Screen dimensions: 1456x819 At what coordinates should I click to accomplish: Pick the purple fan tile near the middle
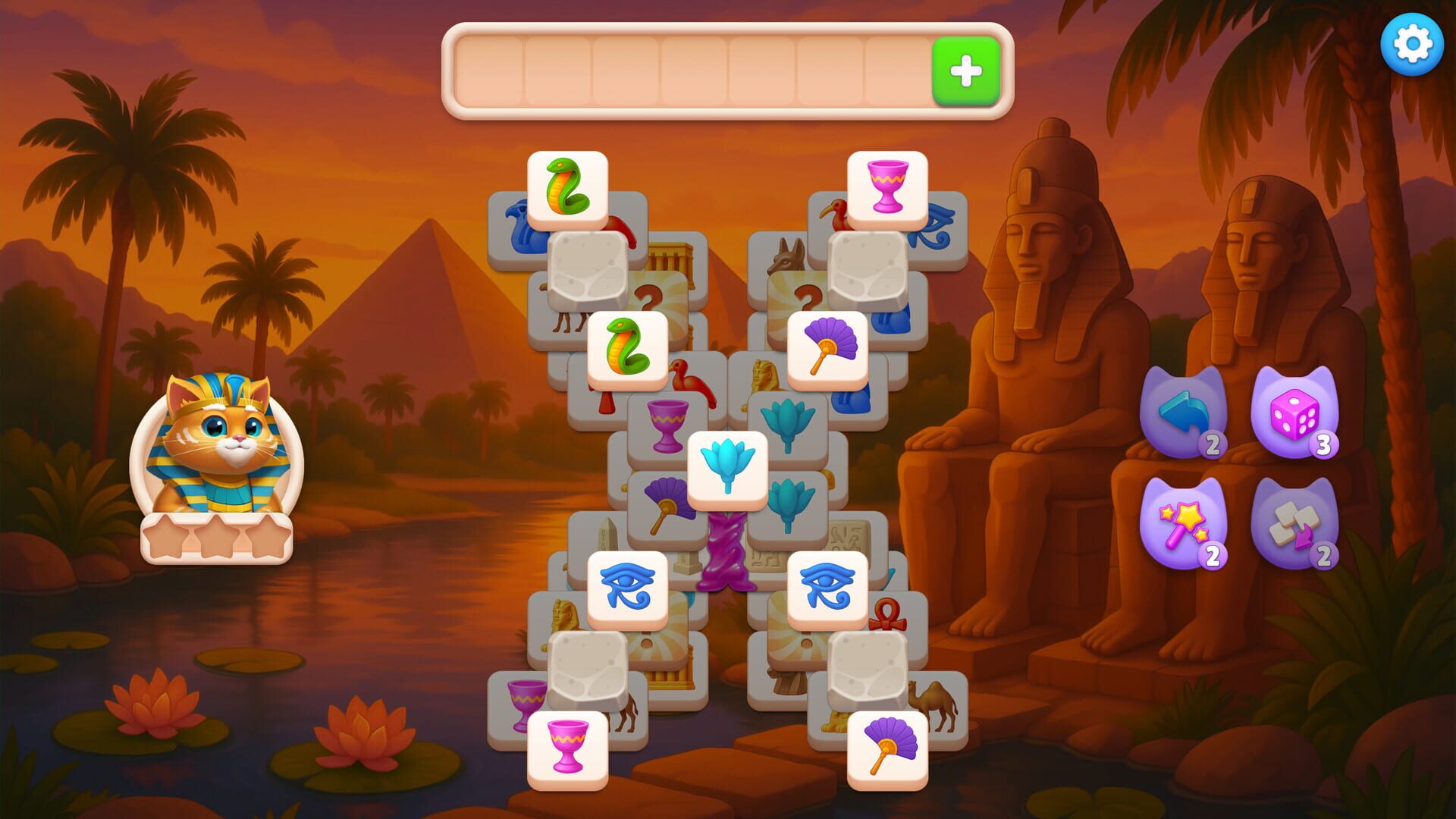[x=826, y=347]
